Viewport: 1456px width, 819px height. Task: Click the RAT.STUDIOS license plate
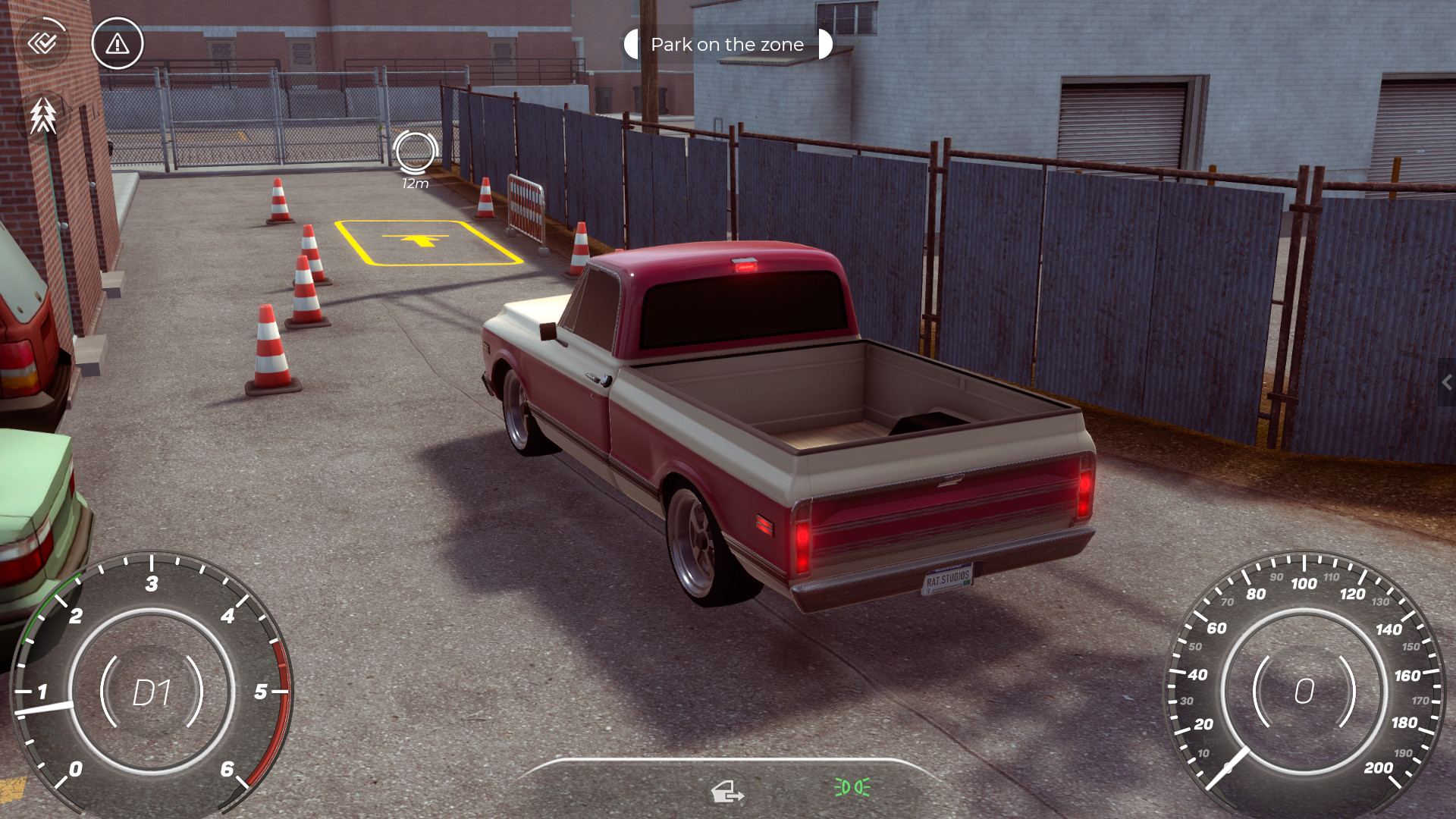pyautogui.click(x=946, y=580)
